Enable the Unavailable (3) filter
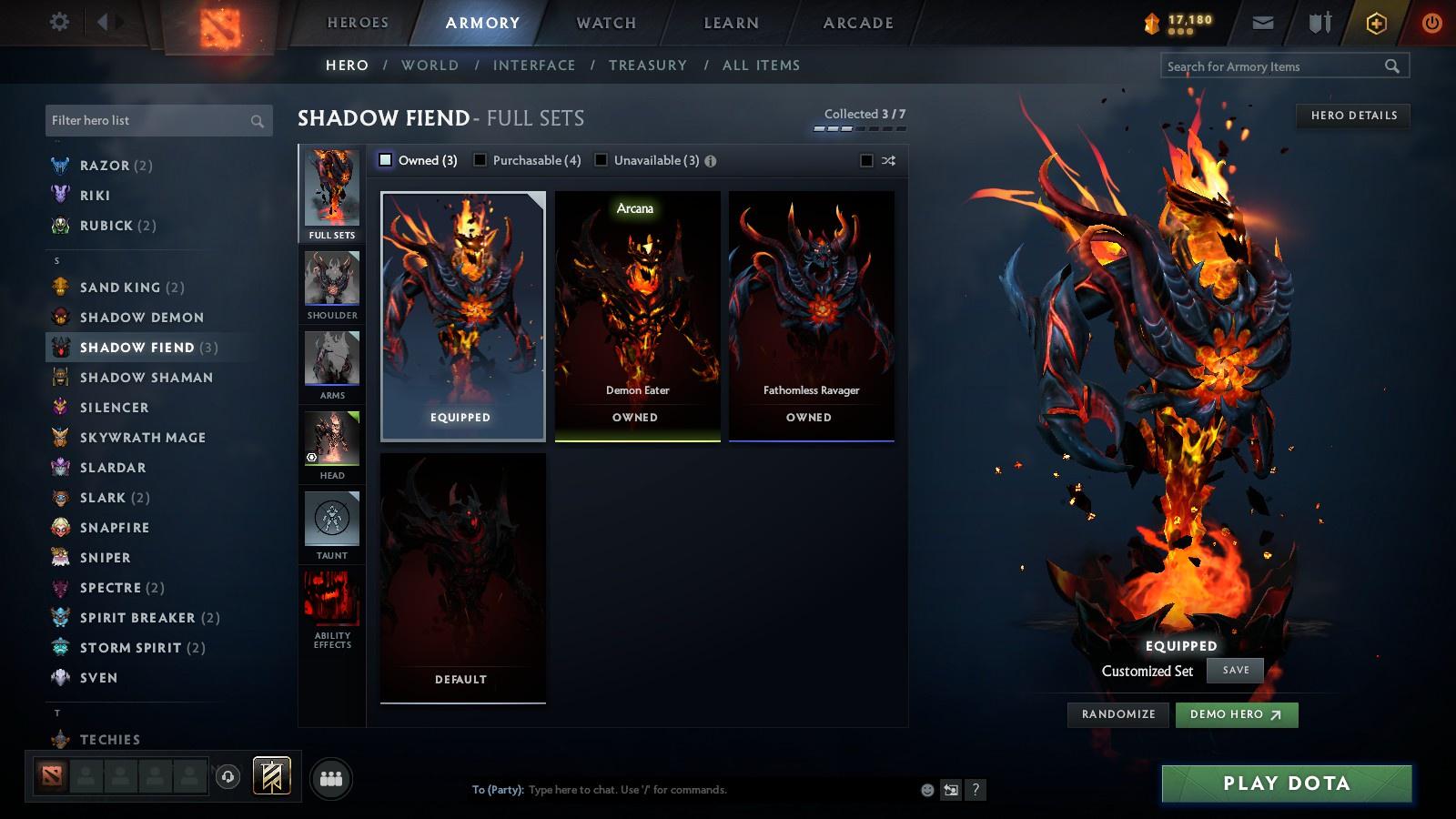Screen dimensions: 1456x819 click(601, 159)
